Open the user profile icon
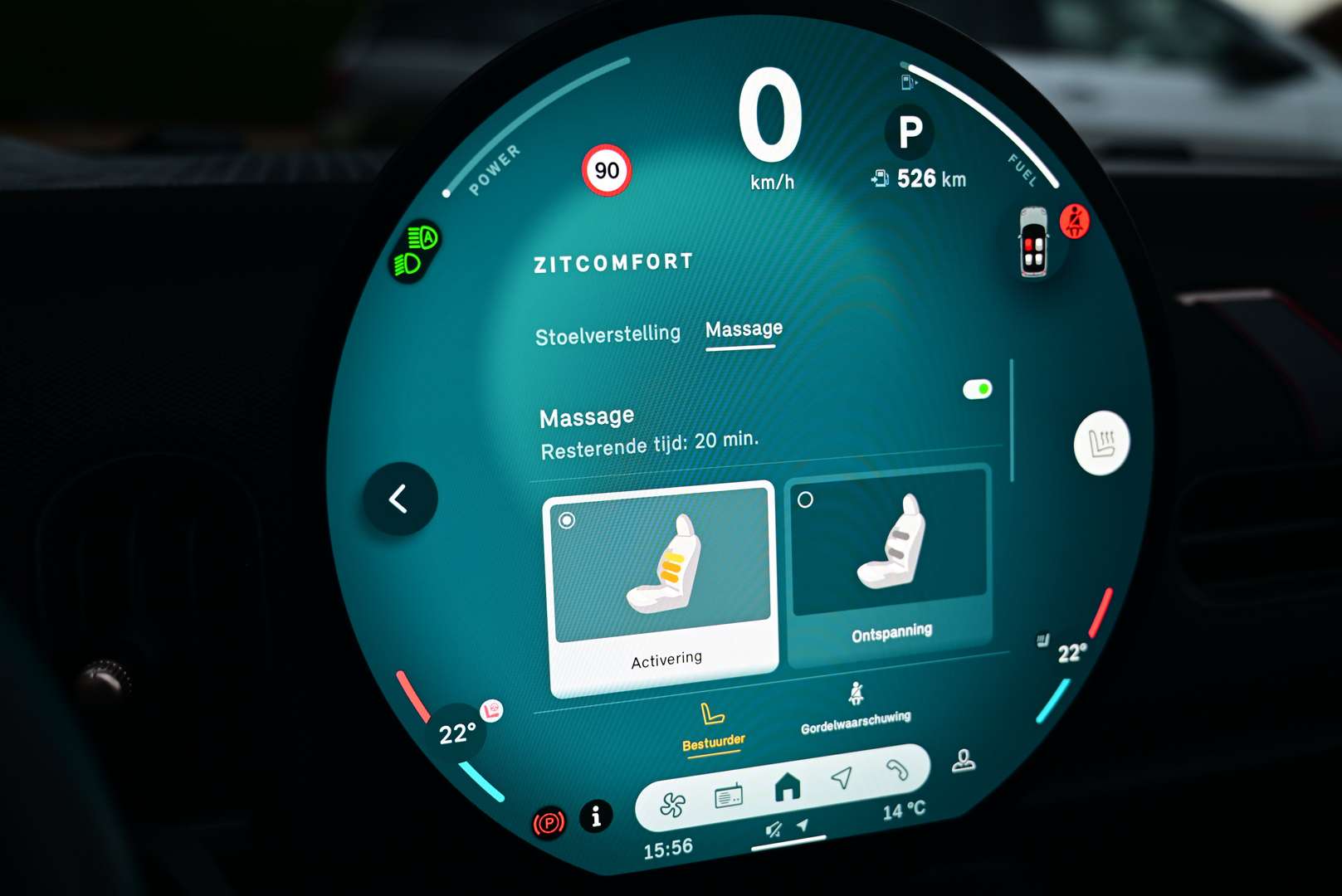The image size is (1342, 896). pos(963,760)
